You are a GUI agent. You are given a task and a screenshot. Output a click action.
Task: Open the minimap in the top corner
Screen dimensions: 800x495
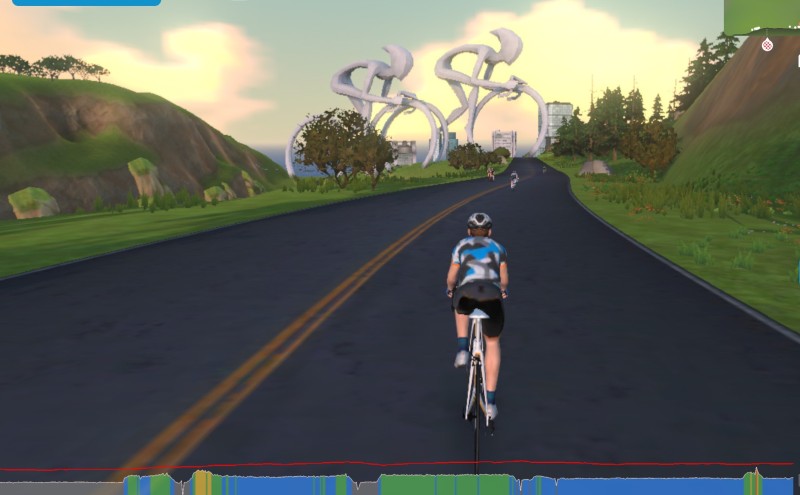pos(762,16)
